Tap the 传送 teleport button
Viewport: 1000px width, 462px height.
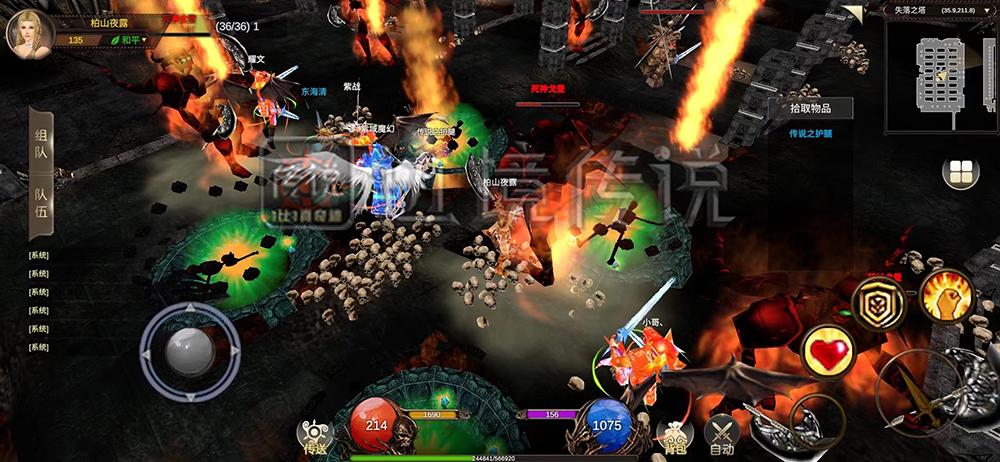pyautogui.click(x=314, y=434)
